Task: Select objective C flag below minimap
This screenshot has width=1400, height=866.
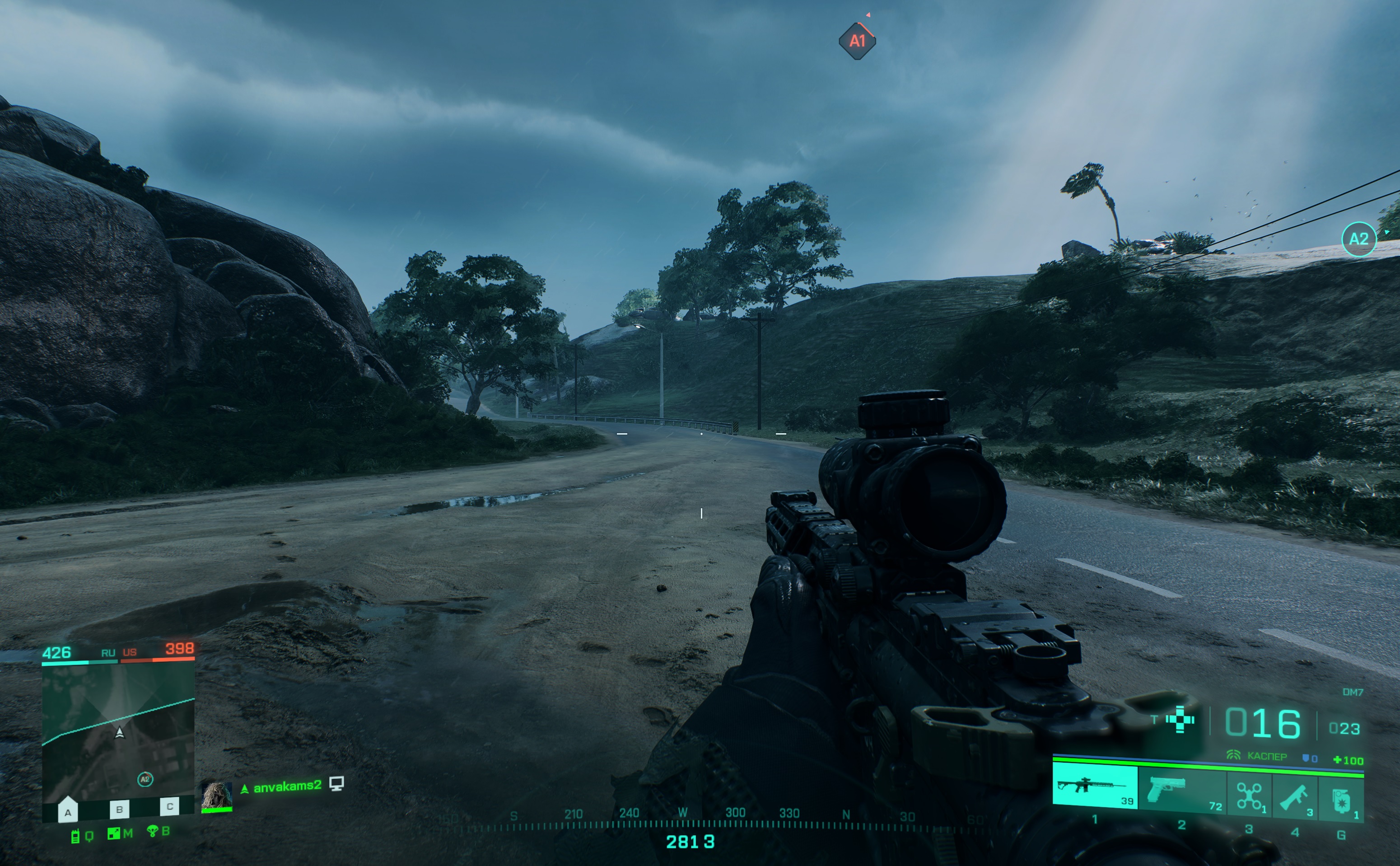Action: coord(169,806)
